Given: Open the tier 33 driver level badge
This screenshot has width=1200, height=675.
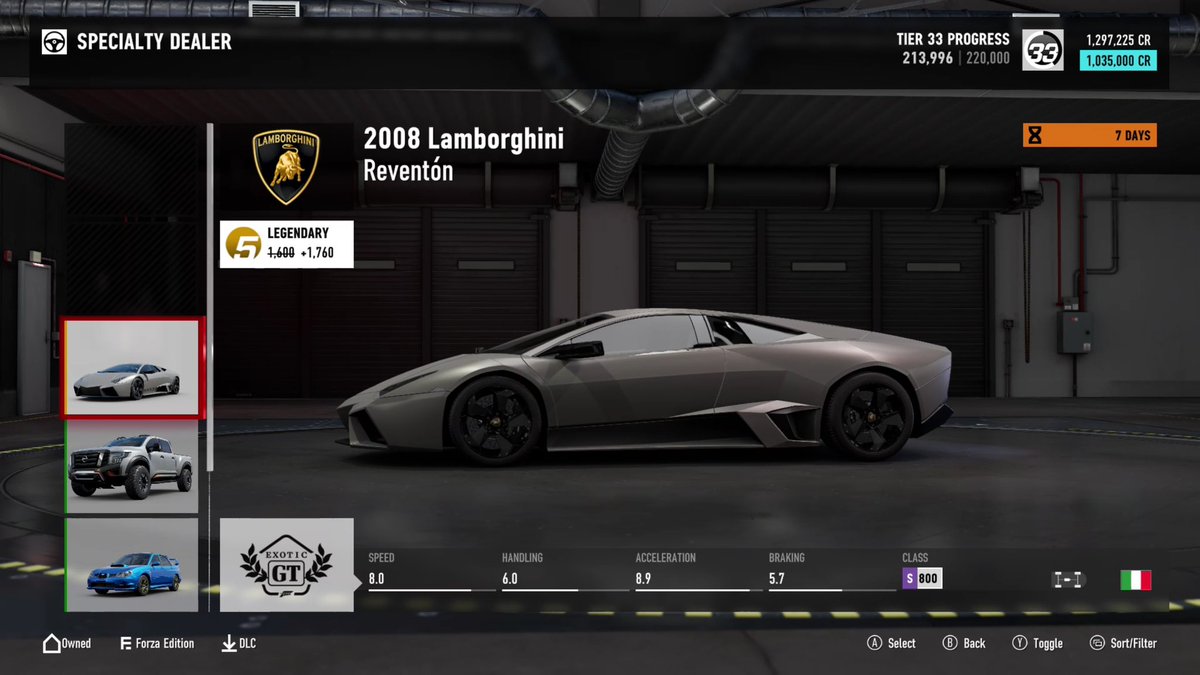Looking at the screenshot, I should (x=1044, y=51).
